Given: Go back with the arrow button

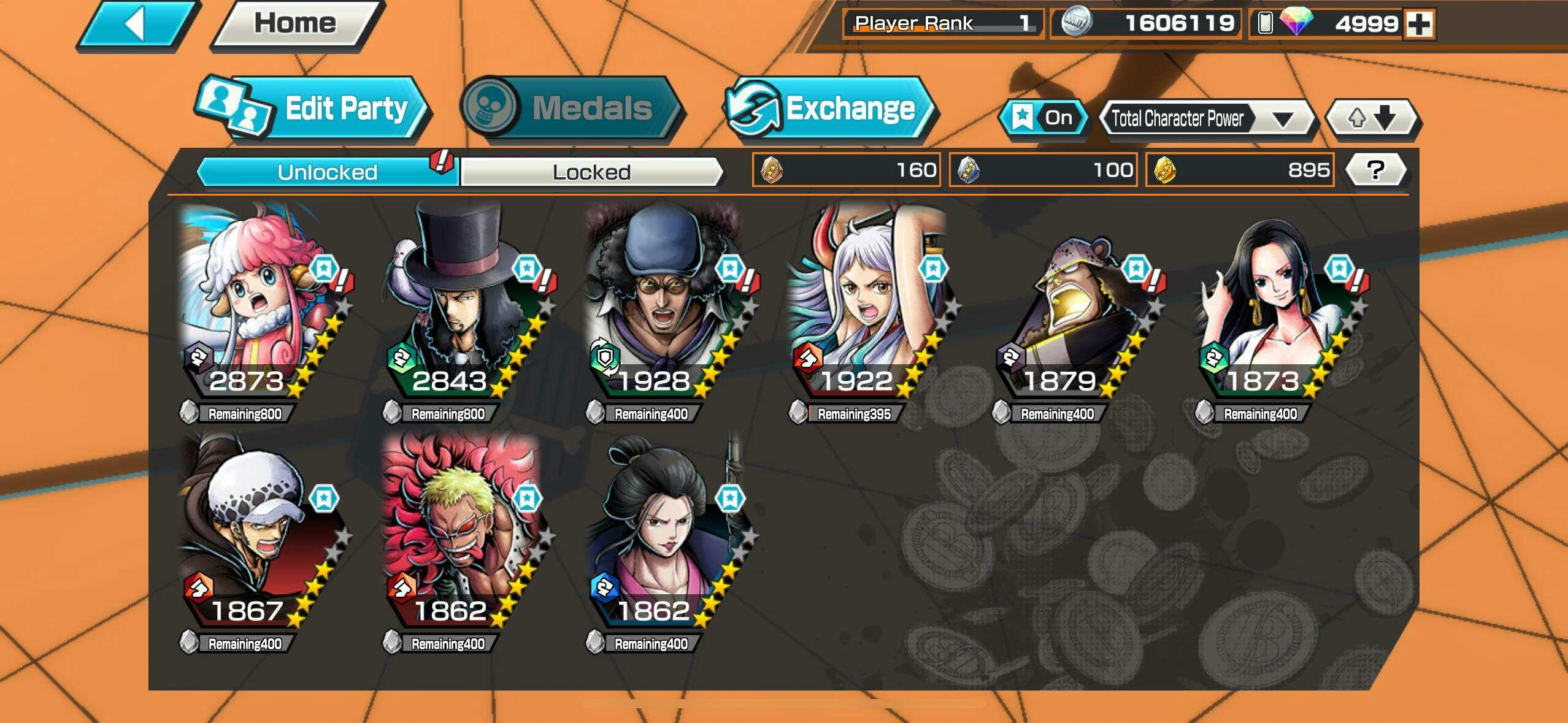Looking at the screenshot, I should 136,25.
